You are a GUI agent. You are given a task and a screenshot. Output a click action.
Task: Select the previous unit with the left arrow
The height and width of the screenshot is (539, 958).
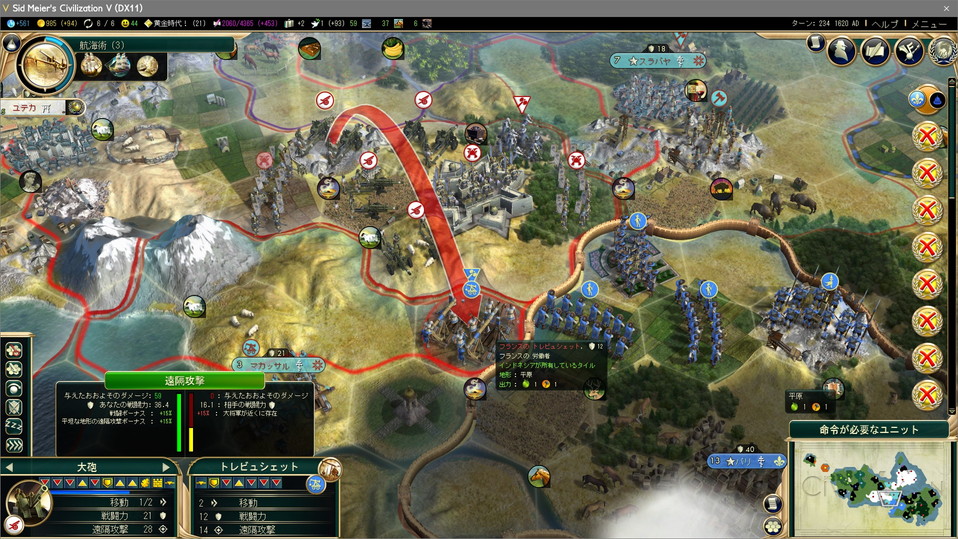9,467
